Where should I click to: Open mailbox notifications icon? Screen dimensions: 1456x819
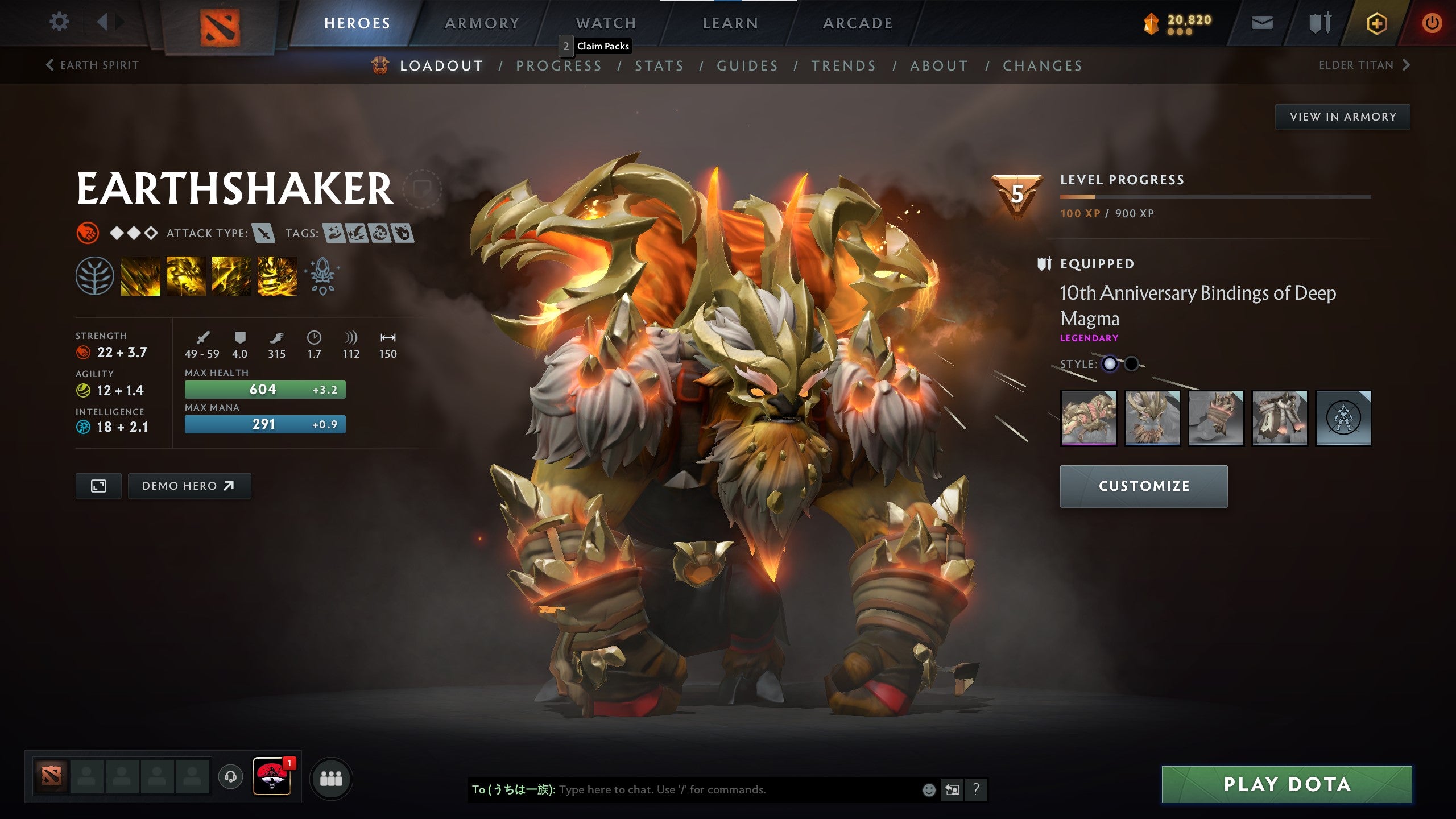1263,23
